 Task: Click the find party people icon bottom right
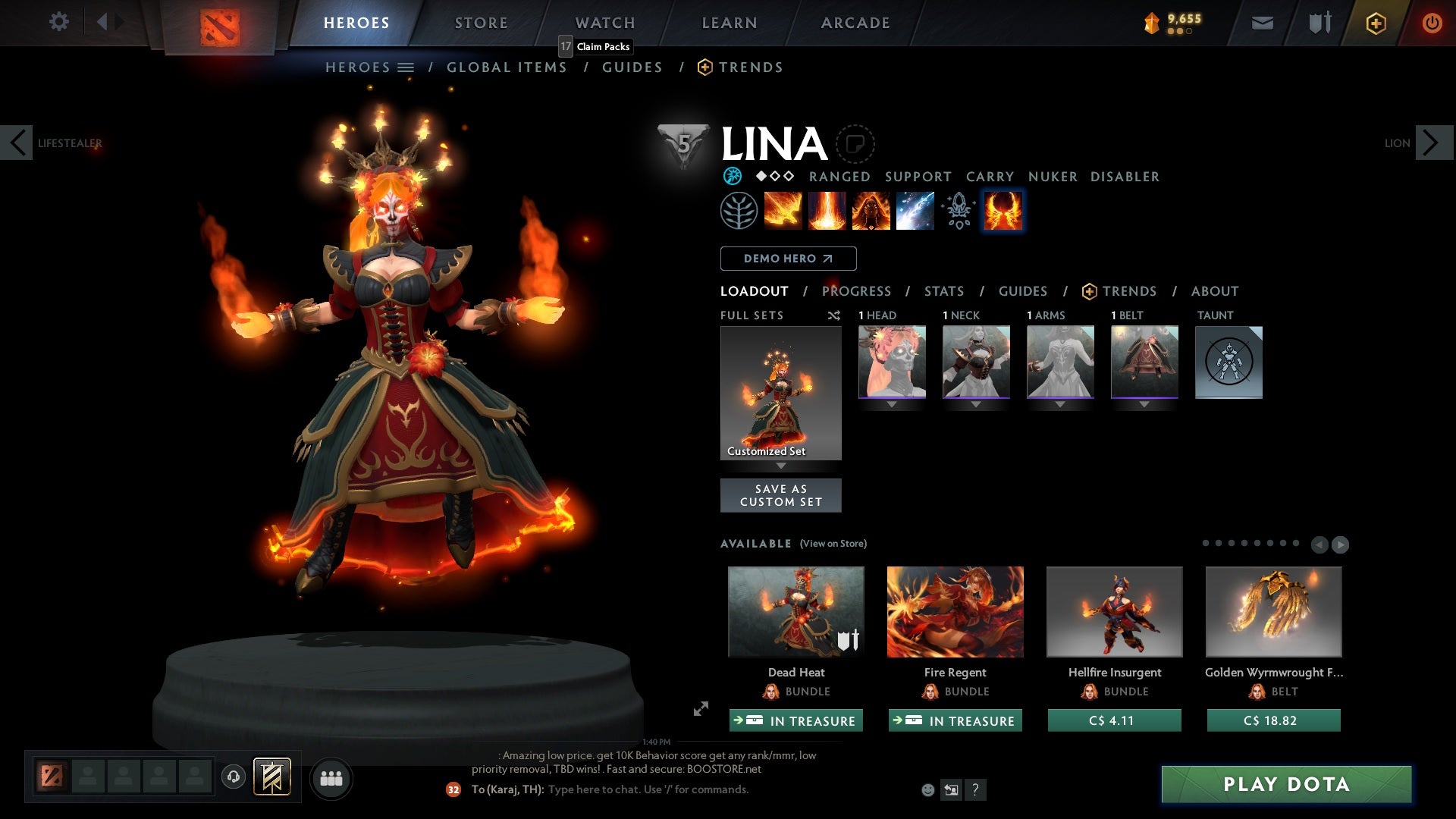tap(331, 778)
